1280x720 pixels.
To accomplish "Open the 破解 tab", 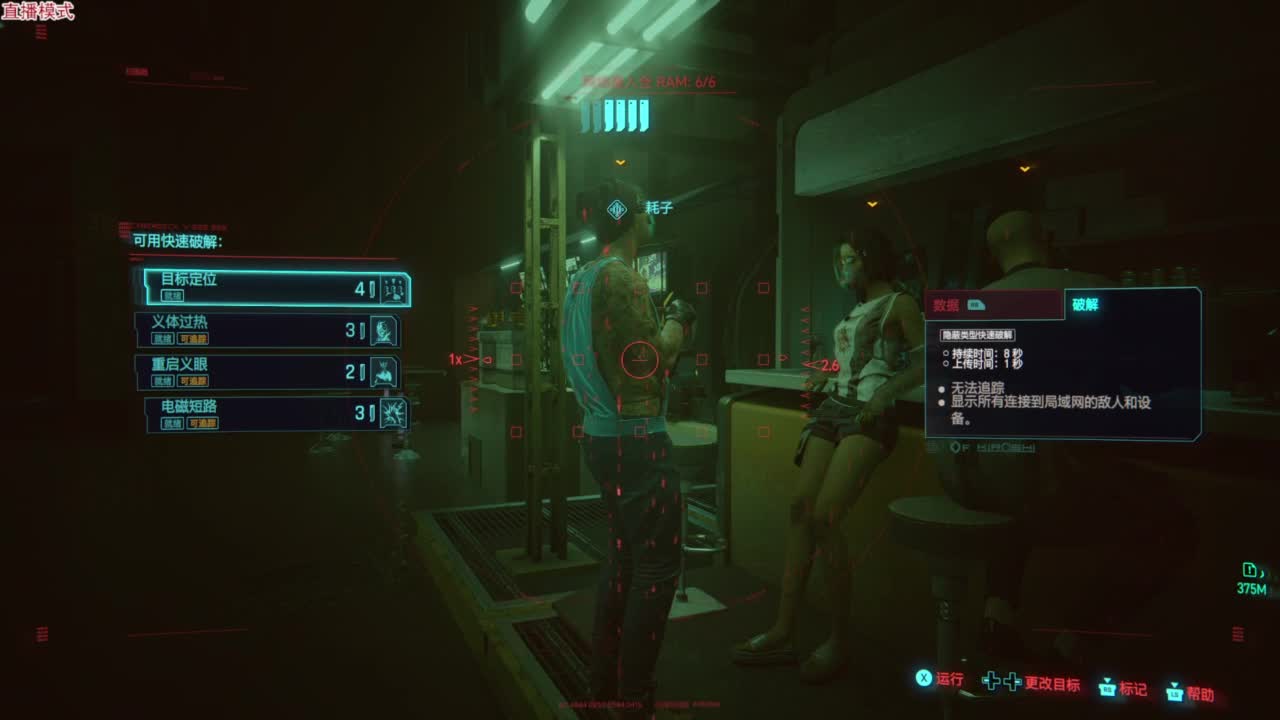I will coord(1130,305).
